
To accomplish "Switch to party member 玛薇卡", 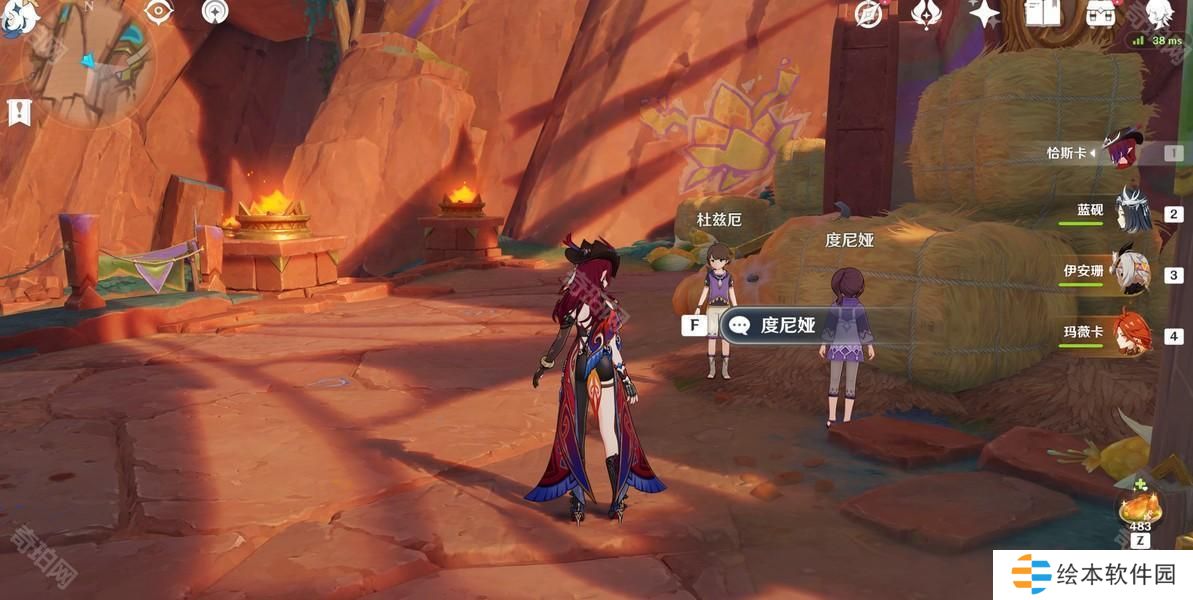I will 1131,335.
